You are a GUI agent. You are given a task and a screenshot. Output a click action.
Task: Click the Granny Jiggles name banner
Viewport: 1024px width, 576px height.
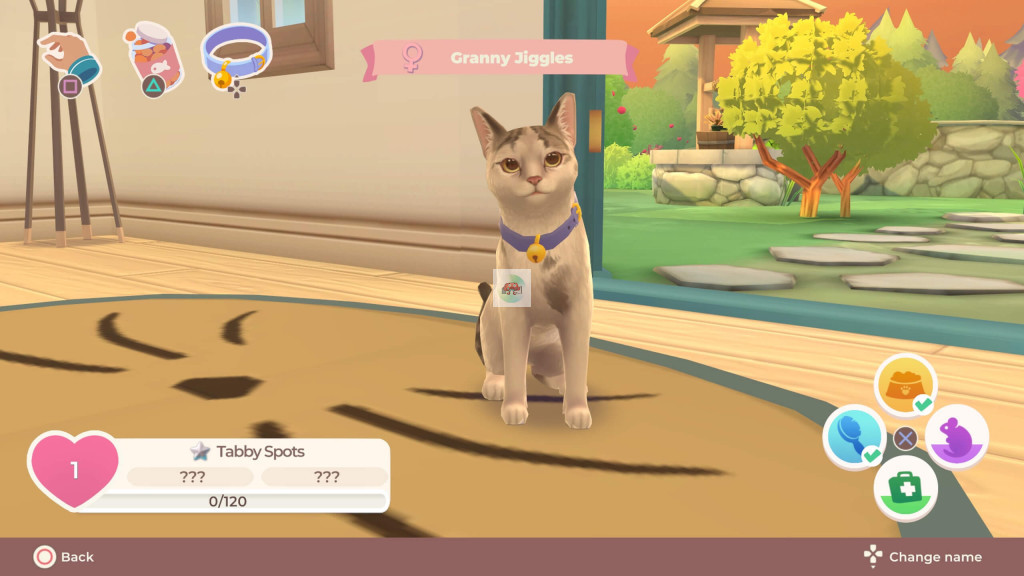tap(500, 58)
